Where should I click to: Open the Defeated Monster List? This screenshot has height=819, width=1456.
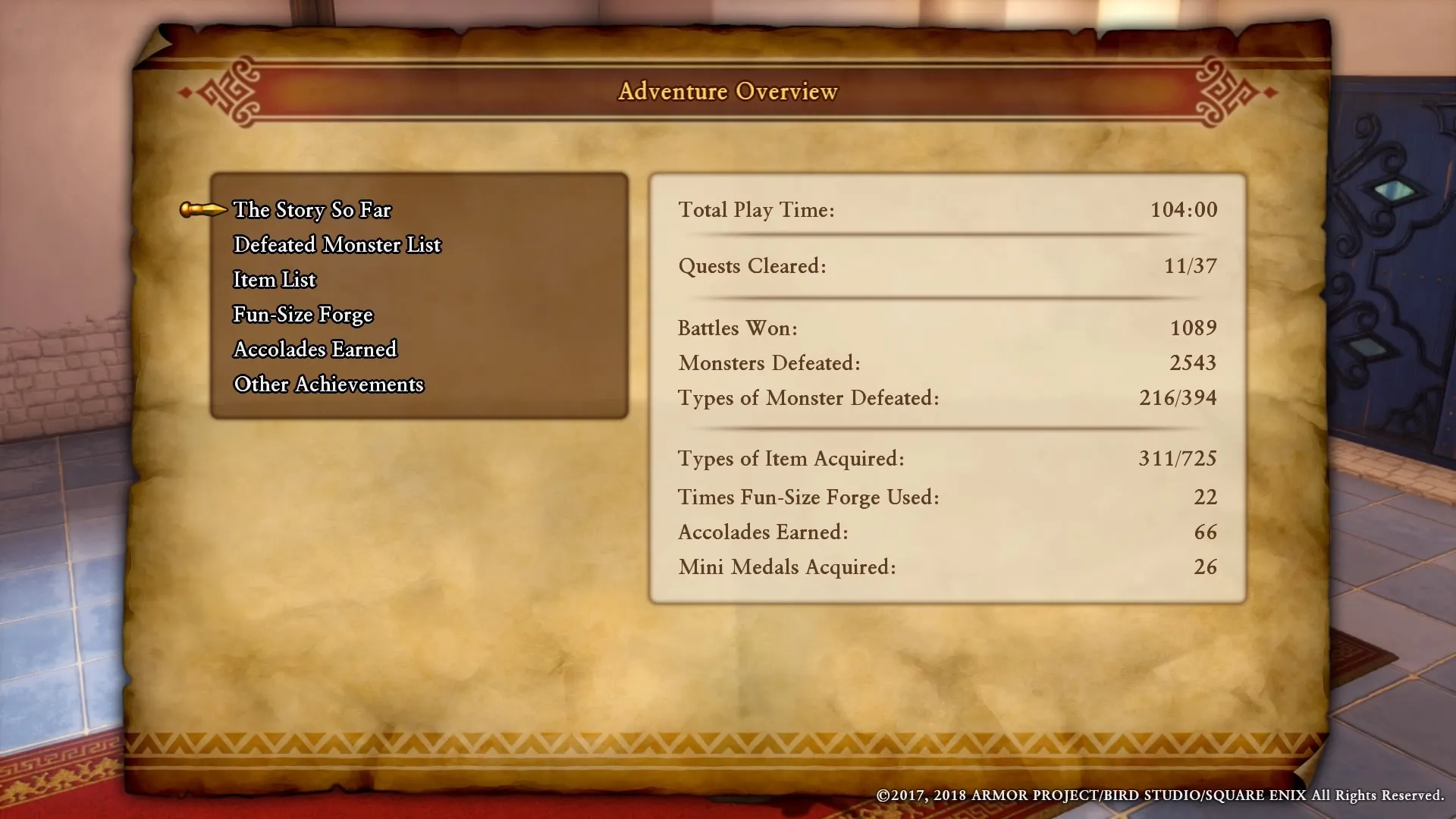(337, 244)
